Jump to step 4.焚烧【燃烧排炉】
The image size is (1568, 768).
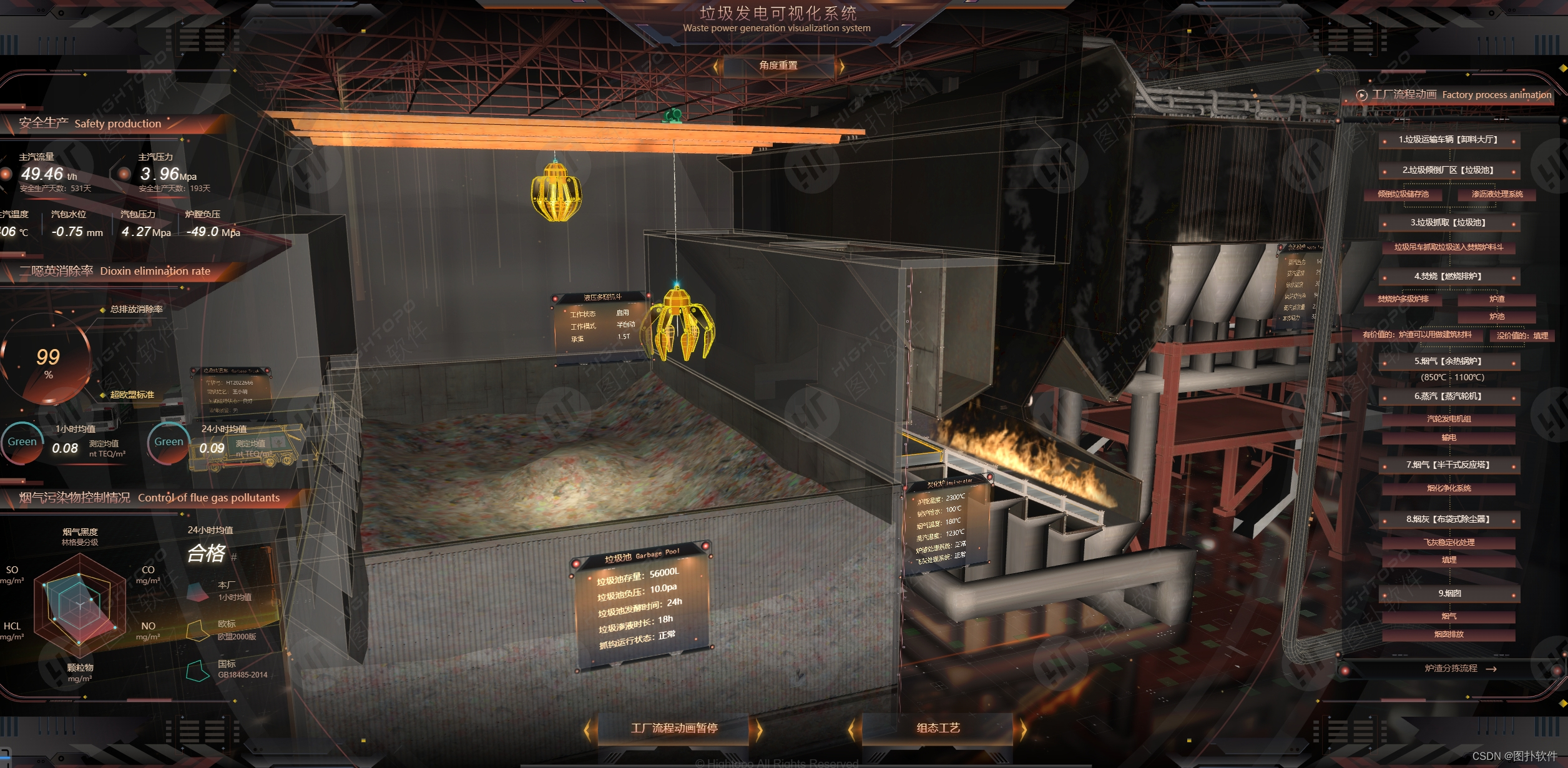(1448, 276)
